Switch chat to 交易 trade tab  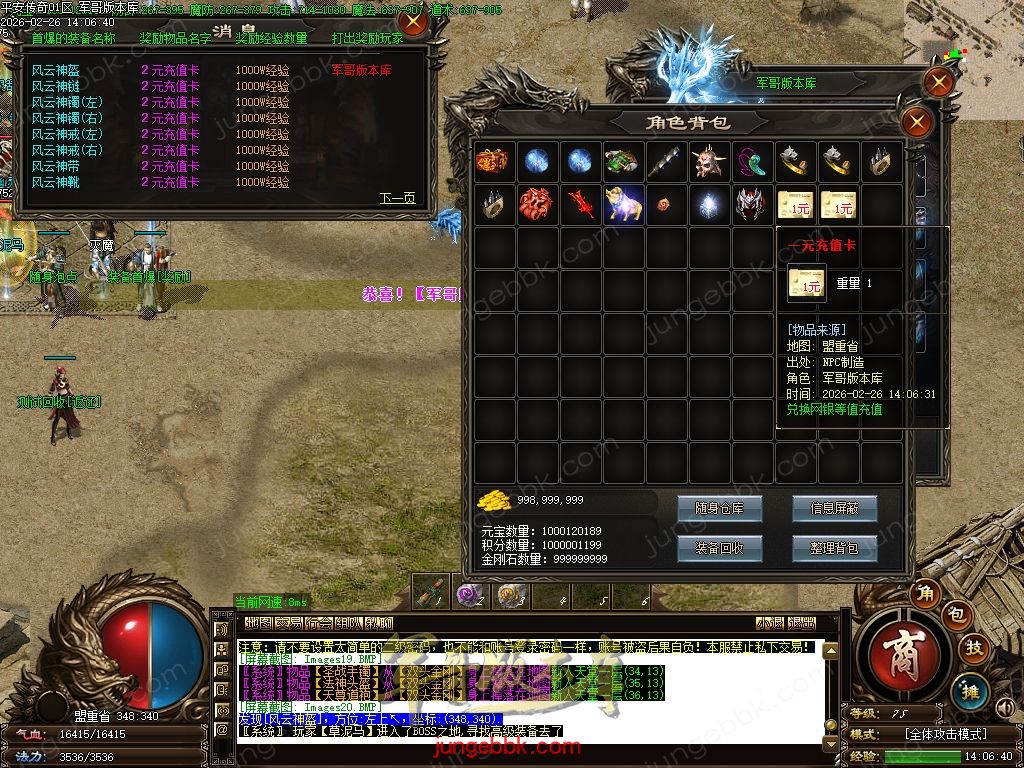[x=289, y=623]
